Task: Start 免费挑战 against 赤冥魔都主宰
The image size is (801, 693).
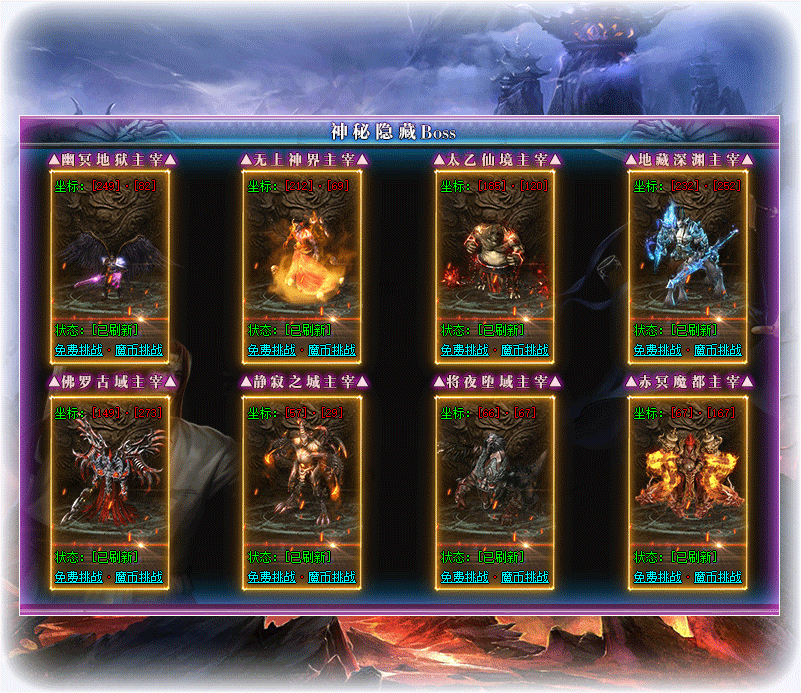Action: (657, 577)
